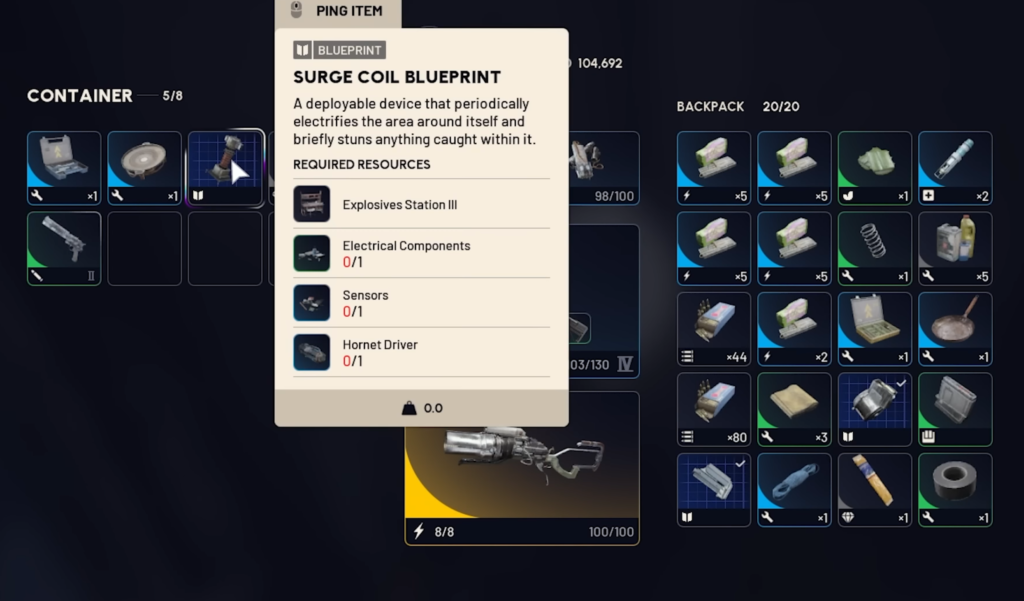The image size is (1024, 601).
Task: Select the Surge Coil Blueprint in container
Action: coord(226,168)
